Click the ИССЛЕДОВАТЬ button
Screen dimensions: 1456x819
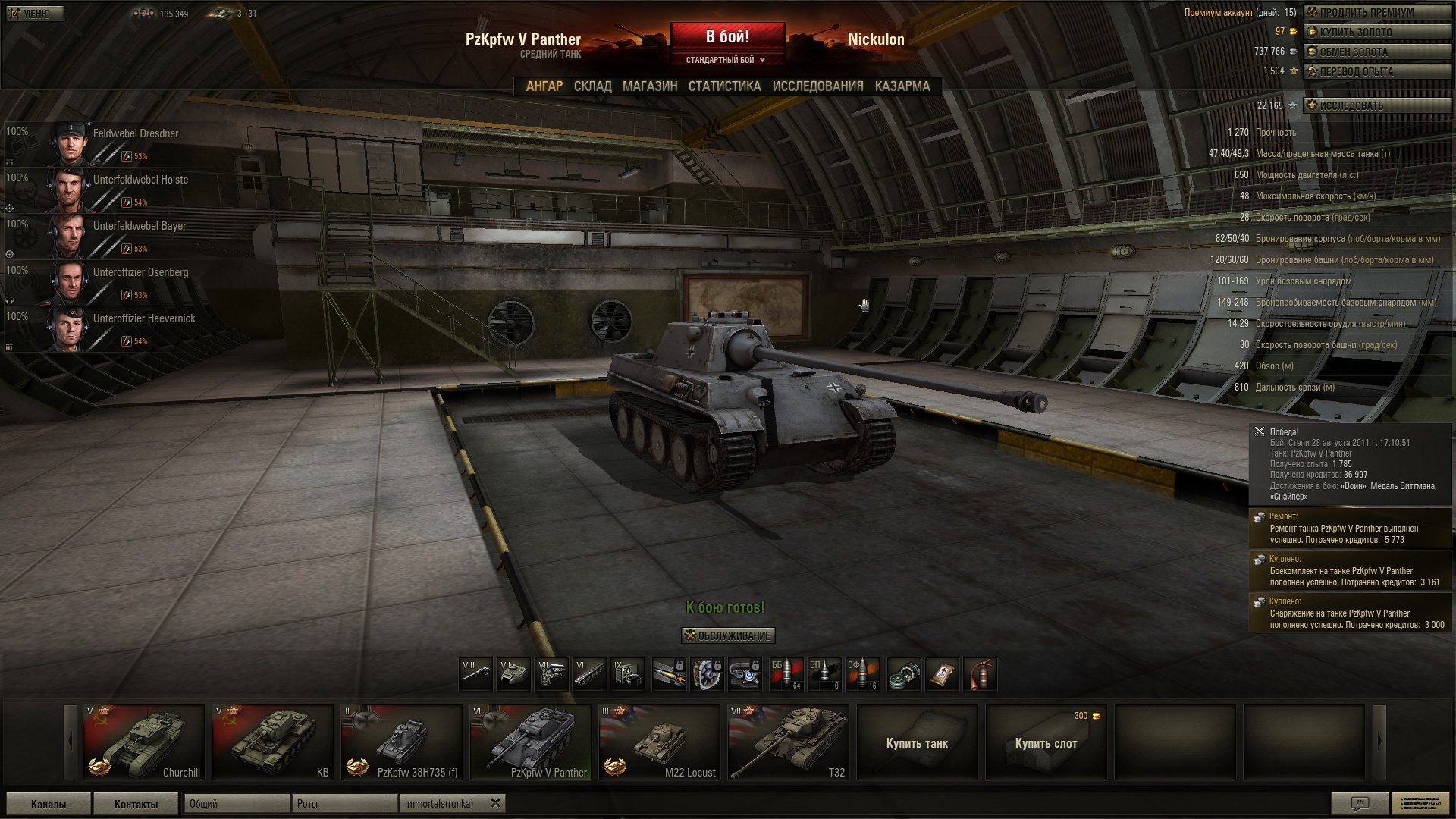pyautogui.click(x=1376, y=105)
